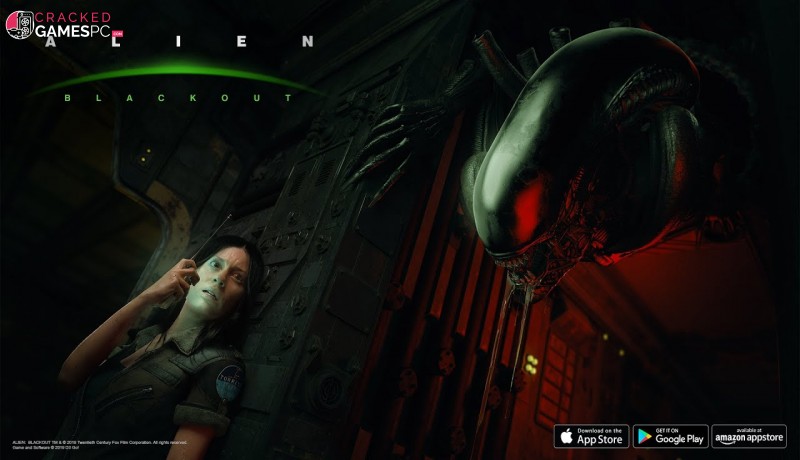Screen dimensions: 800x460
Task: Select the Available at Amazon Appstore badge
Action: [749, 436]
